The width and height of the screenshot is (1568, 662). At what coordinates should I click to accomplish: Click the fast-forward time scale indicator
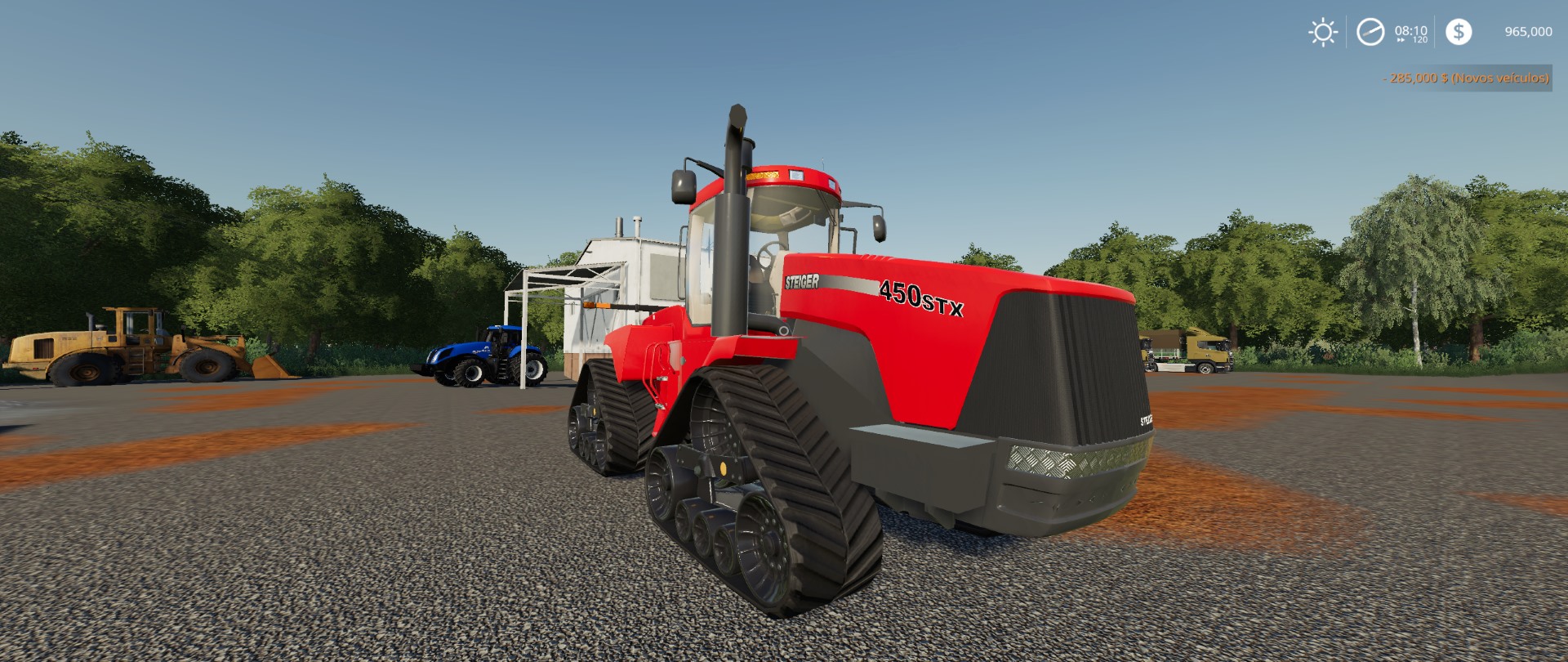point(1401,40)
